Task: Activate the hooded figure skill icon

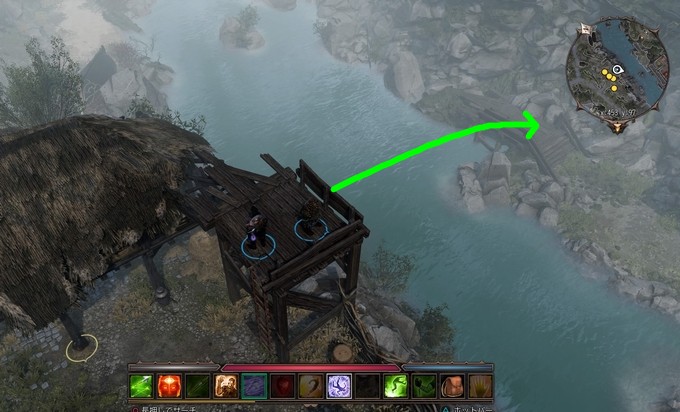Action: point(226,386)
